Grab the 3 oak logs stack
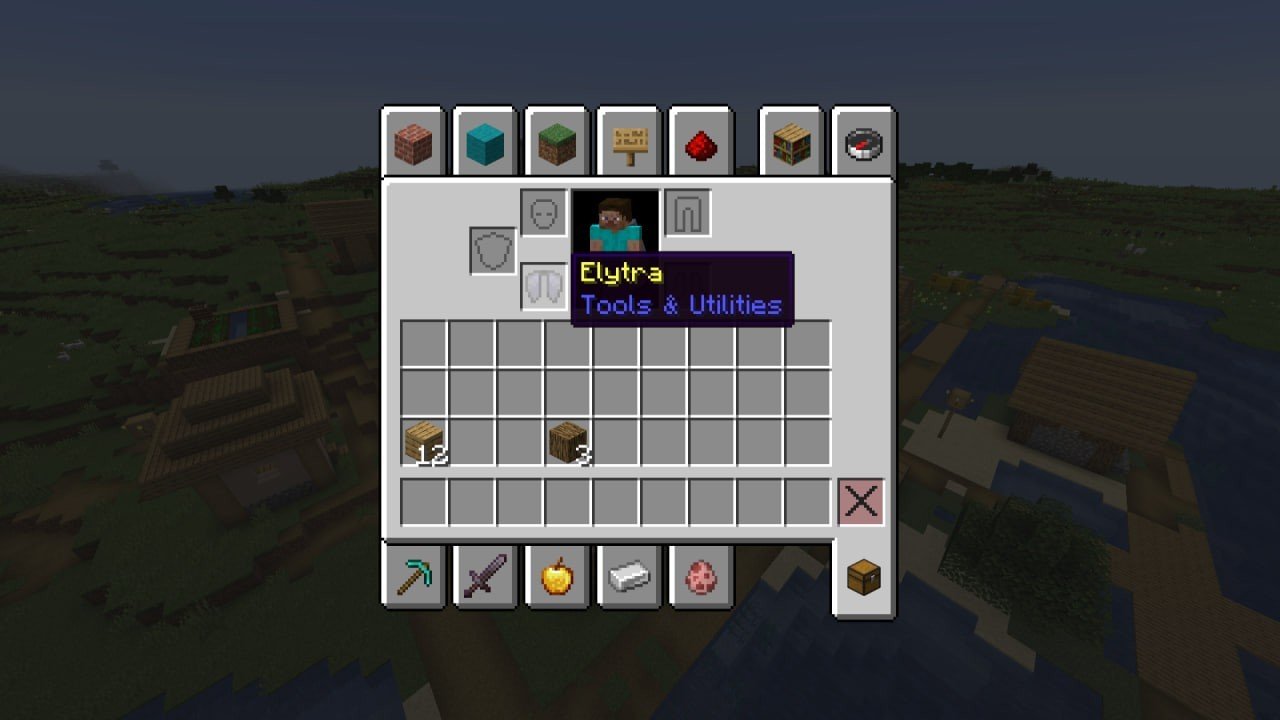 [567, 440]
